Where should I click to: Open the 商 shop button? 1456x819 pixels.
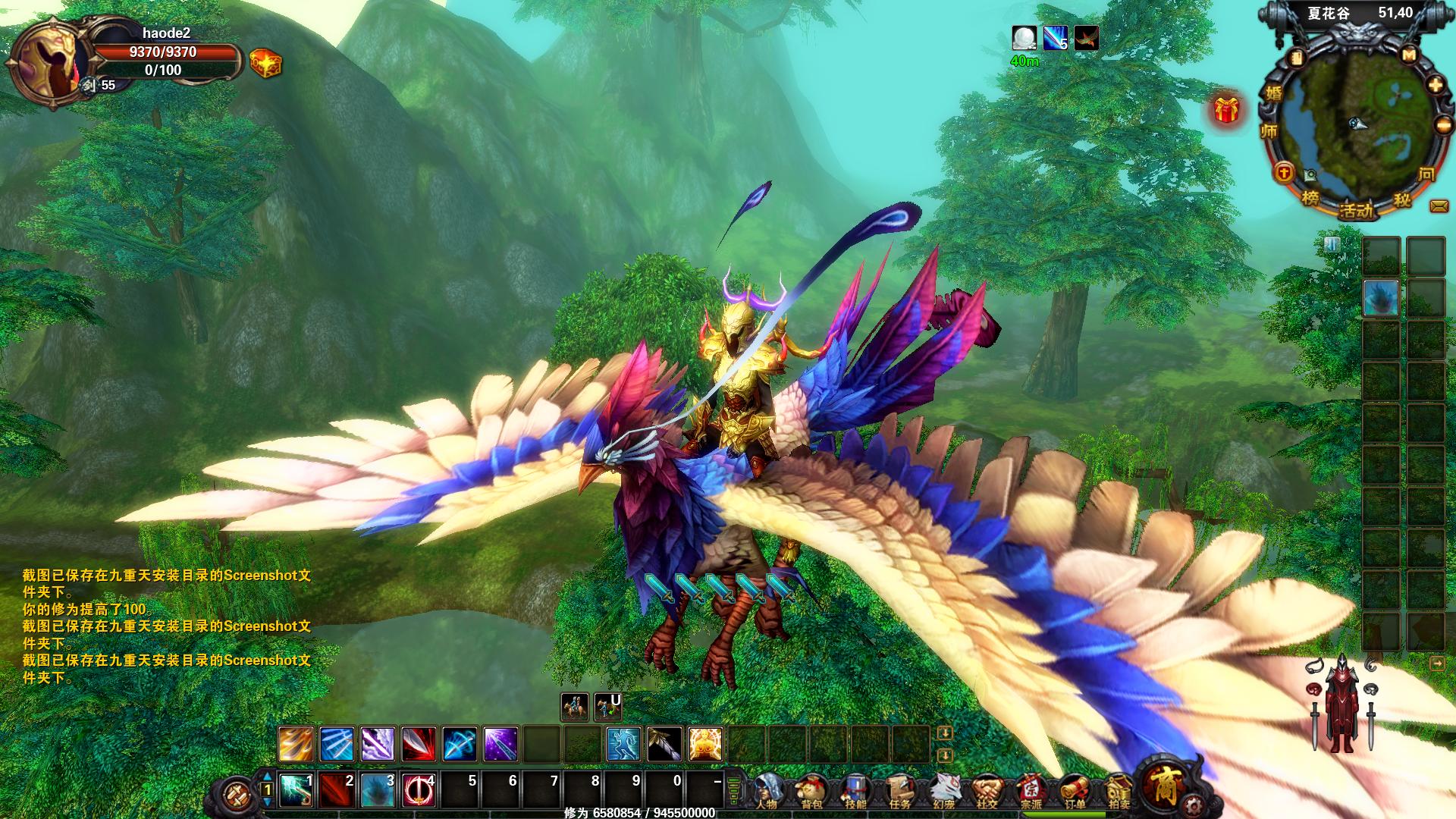point(1166,786)
